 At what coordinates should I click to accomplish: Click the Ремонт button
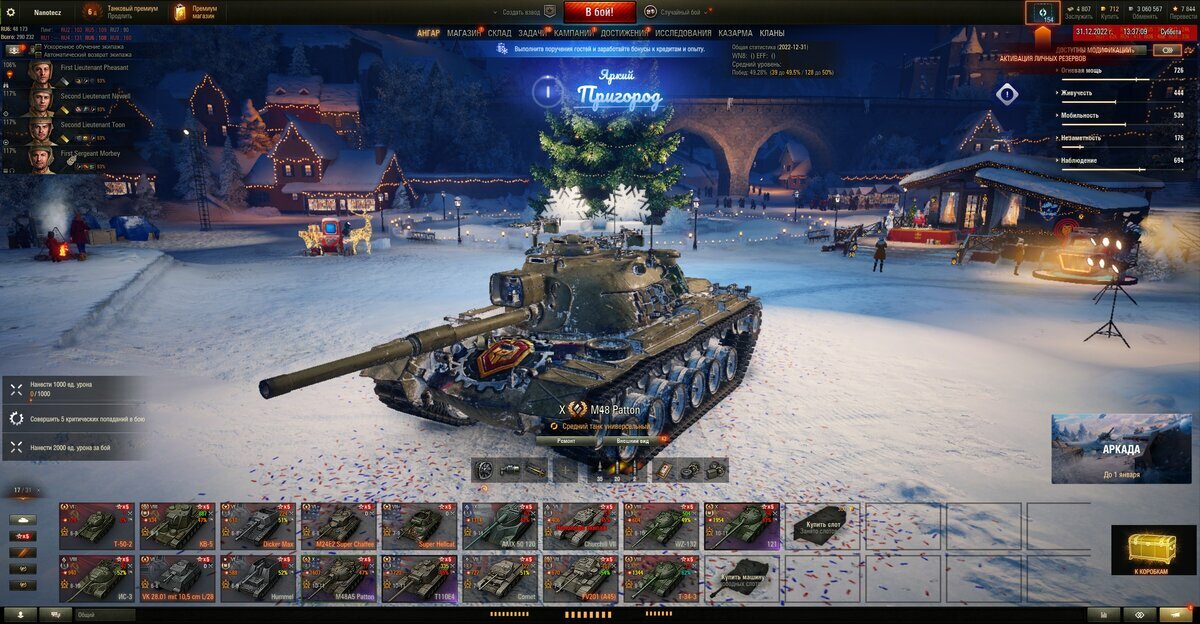pos(566,440)
